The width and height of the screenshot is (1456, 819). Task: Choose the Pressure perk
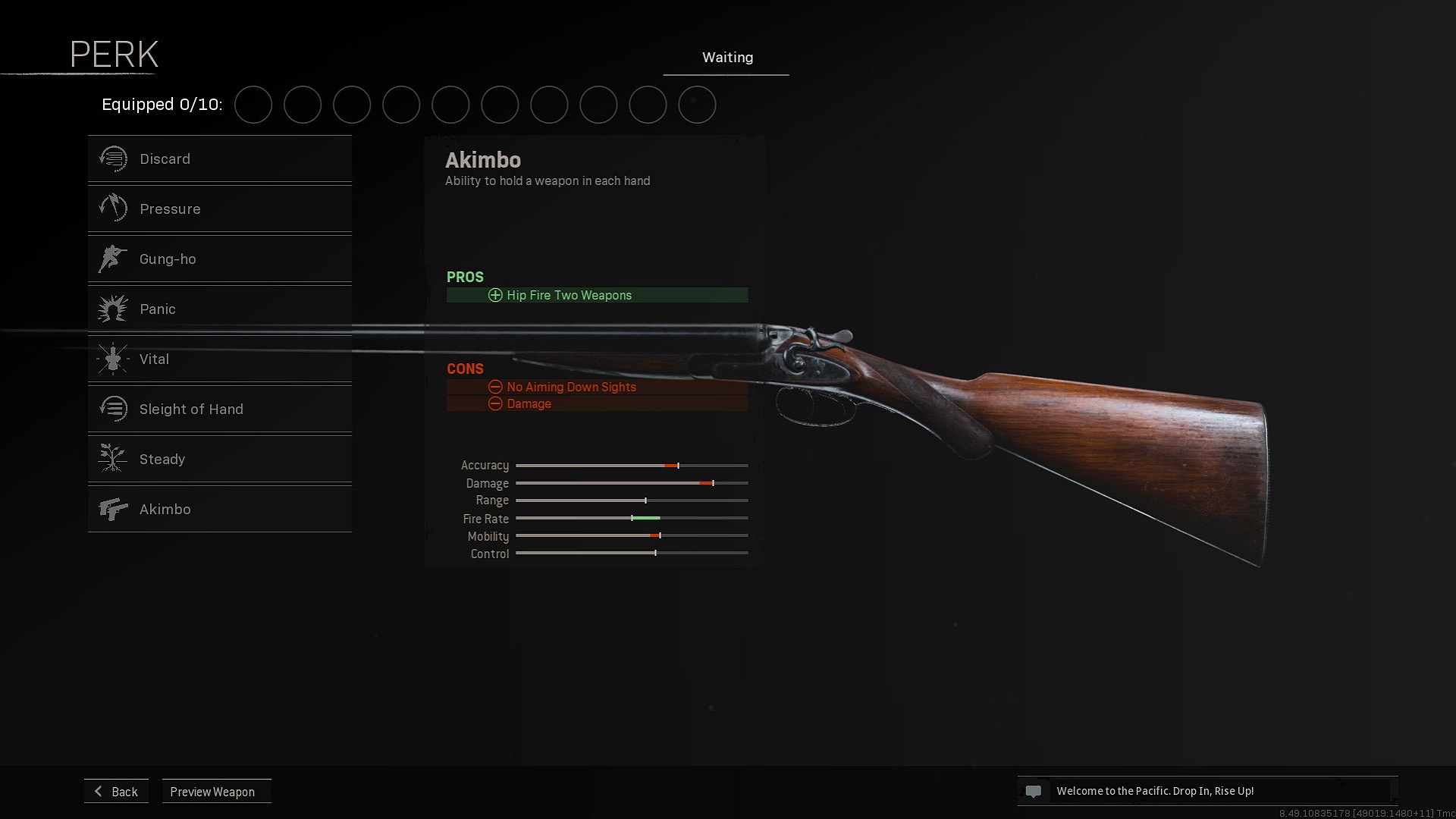[219, 209]
